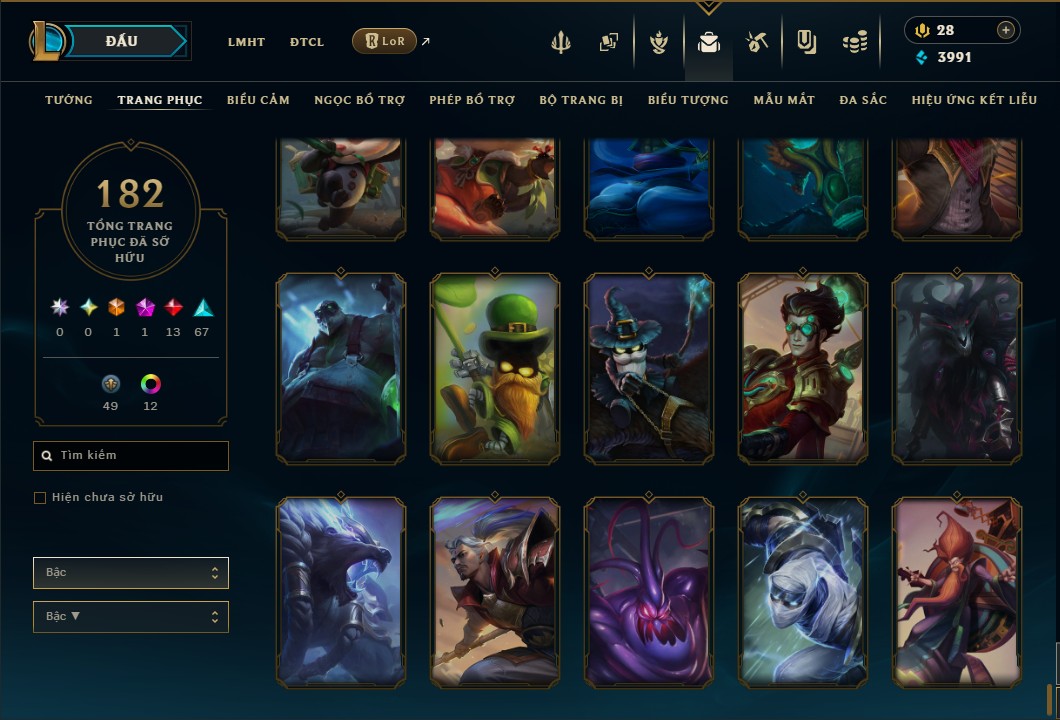Toggle the Hiện chưa sở hữu checkbox
Image resolution: width=1060 pixels, height=720 pixels.
click(x=40, y=498)
